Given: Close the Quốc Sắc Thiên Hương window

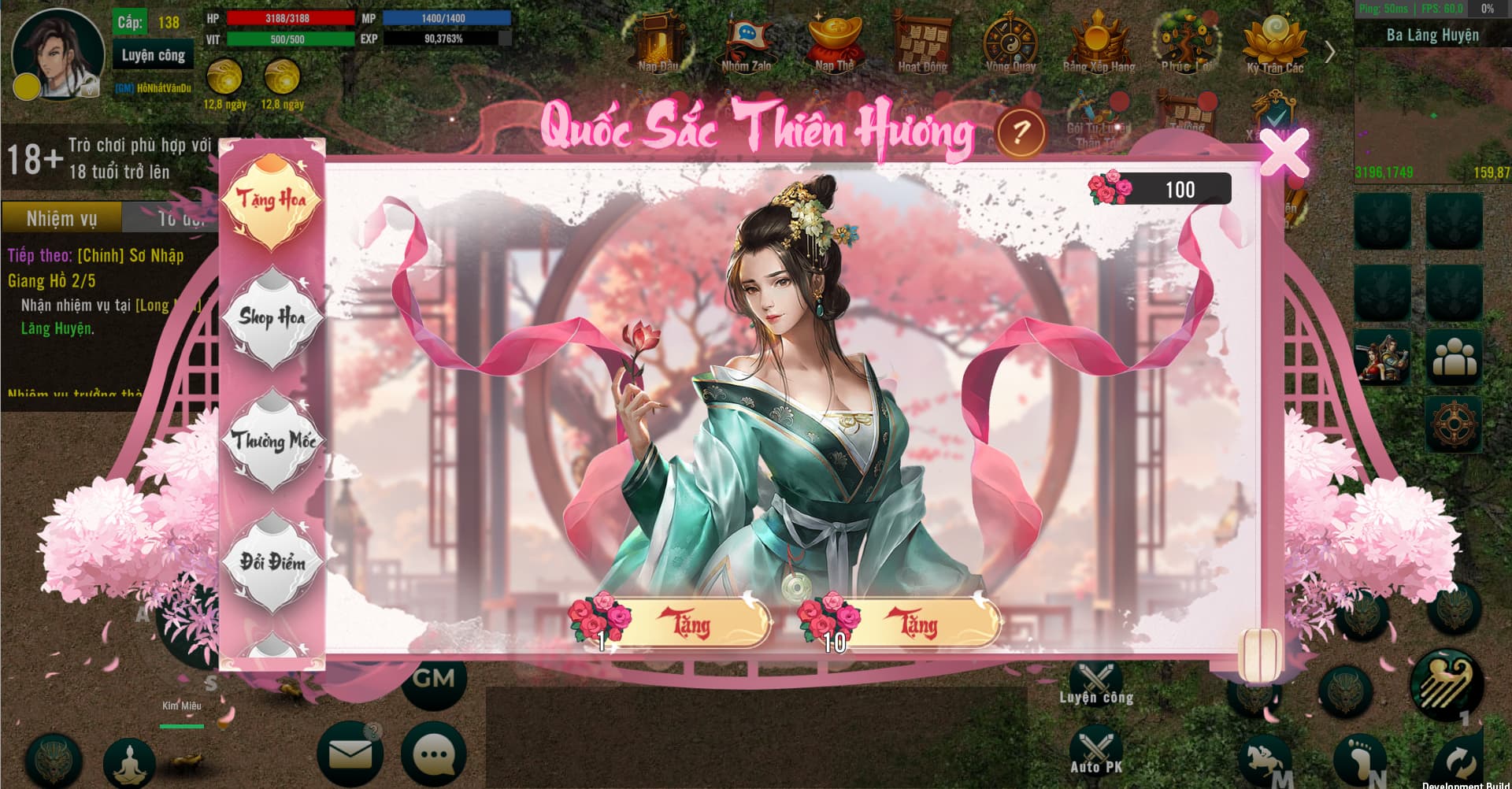Looking at the screenshot, I should pos(1283,150).
